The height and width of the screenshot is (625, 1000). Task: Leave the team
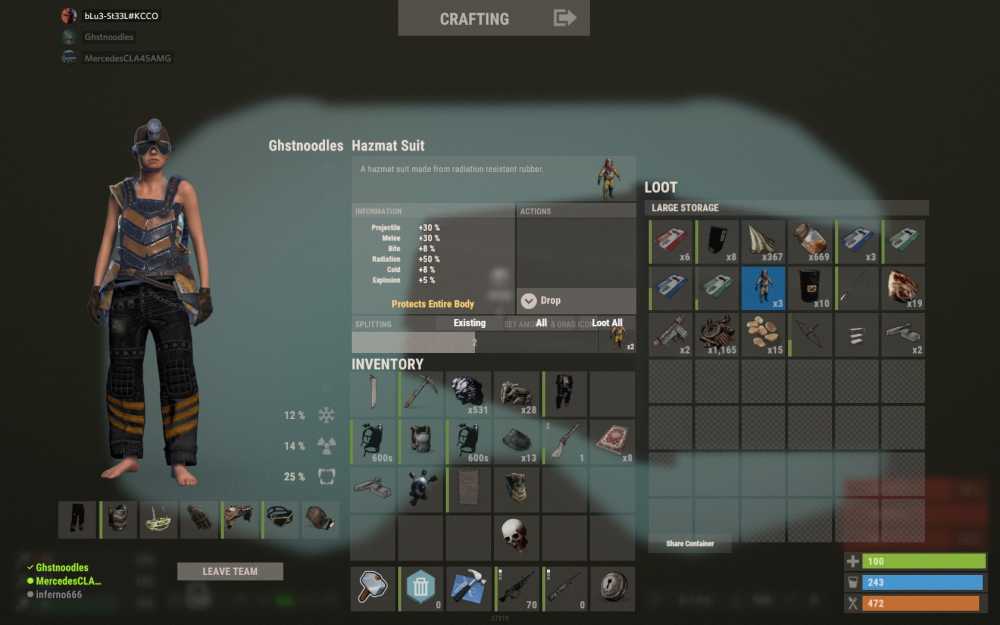[x=230, y=572]
